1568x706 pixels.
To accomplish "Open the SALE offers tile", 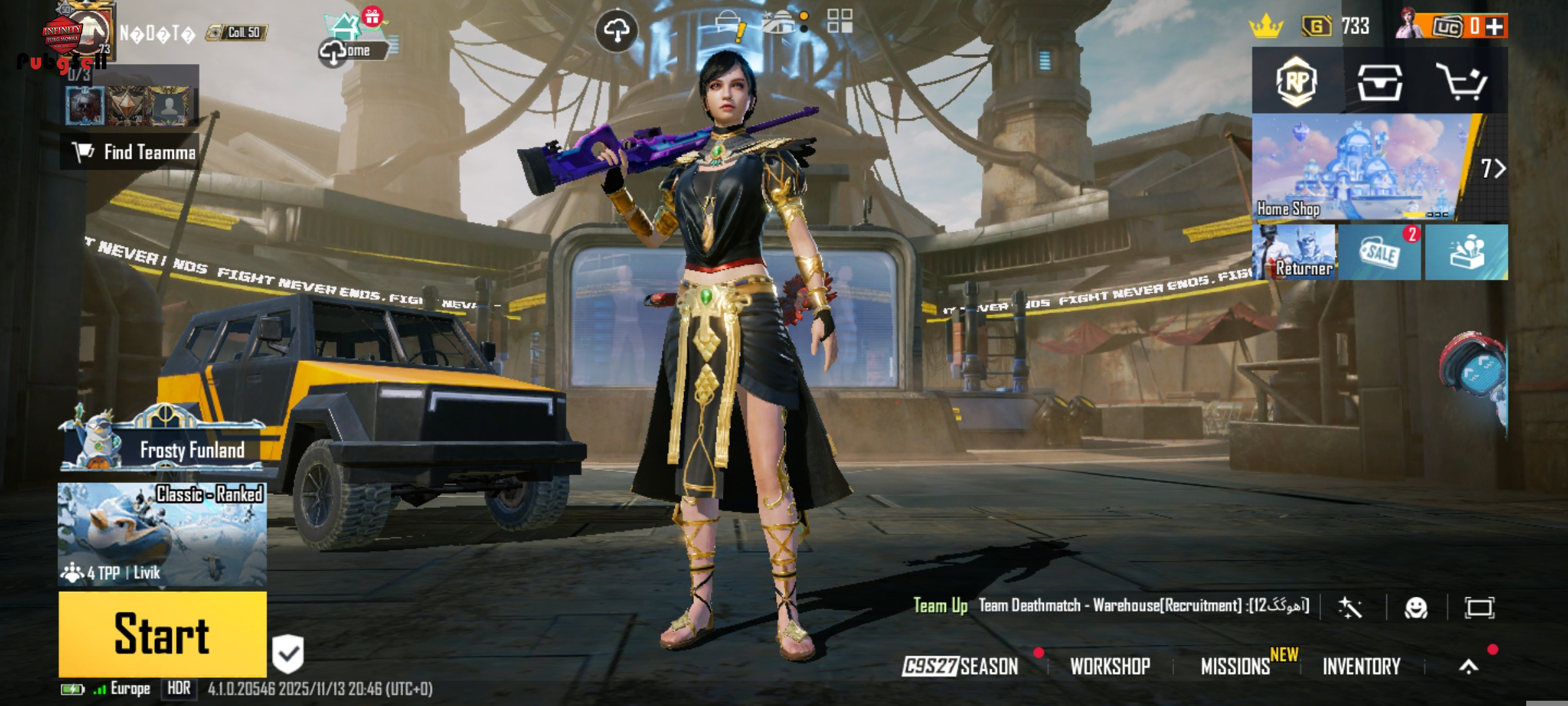I will coord(1379,253).
